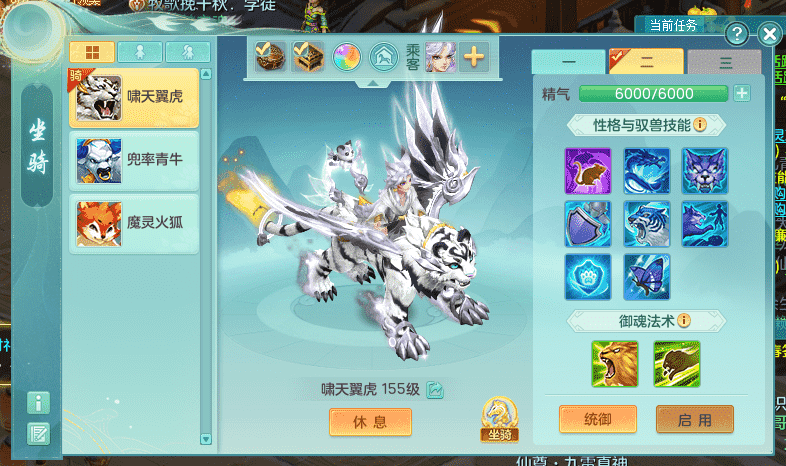Choose the 魔灵火狐 mount entry
This screenshot has height=466, width=786.
133,223
